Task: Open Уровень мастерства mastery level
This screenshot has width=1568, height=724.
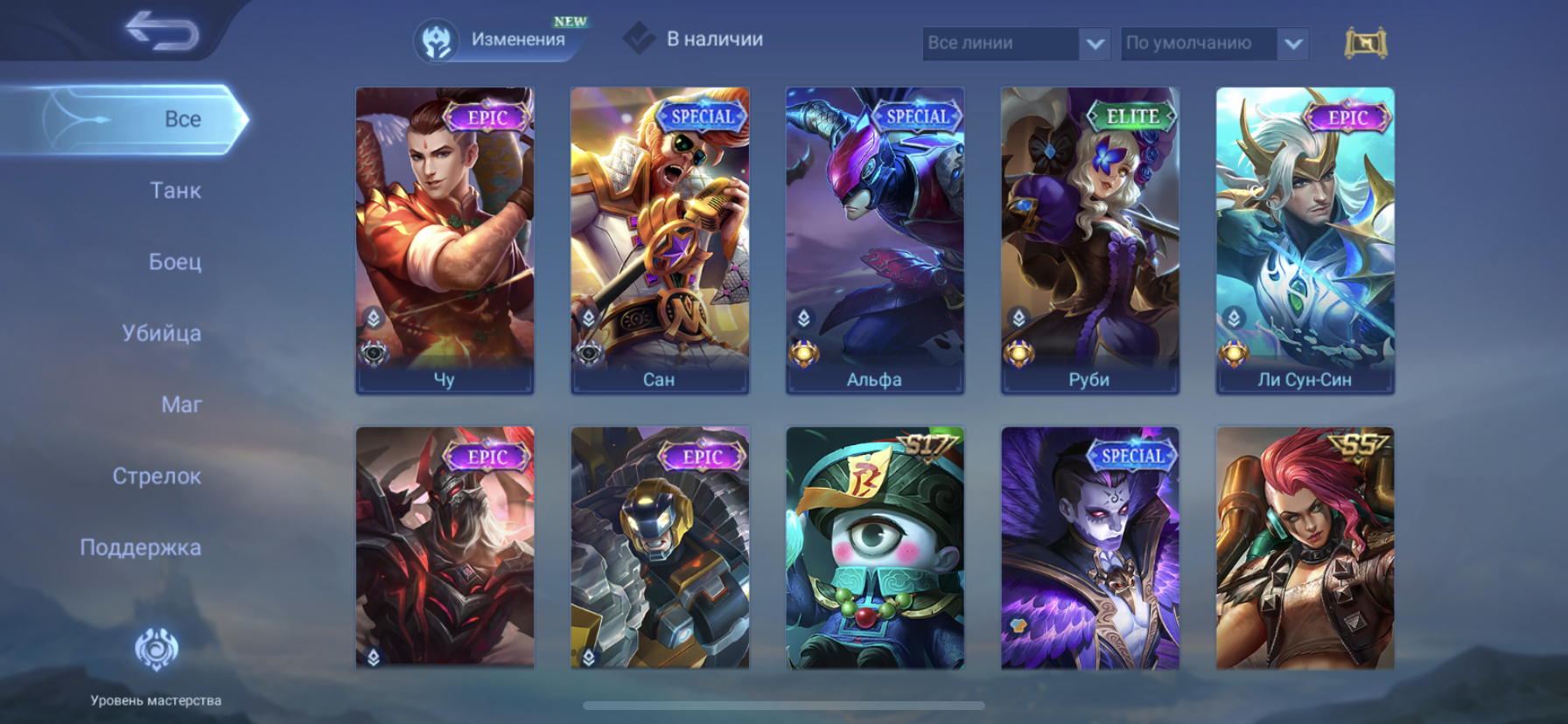Action: pyautogui.click(x=156, y=665)
